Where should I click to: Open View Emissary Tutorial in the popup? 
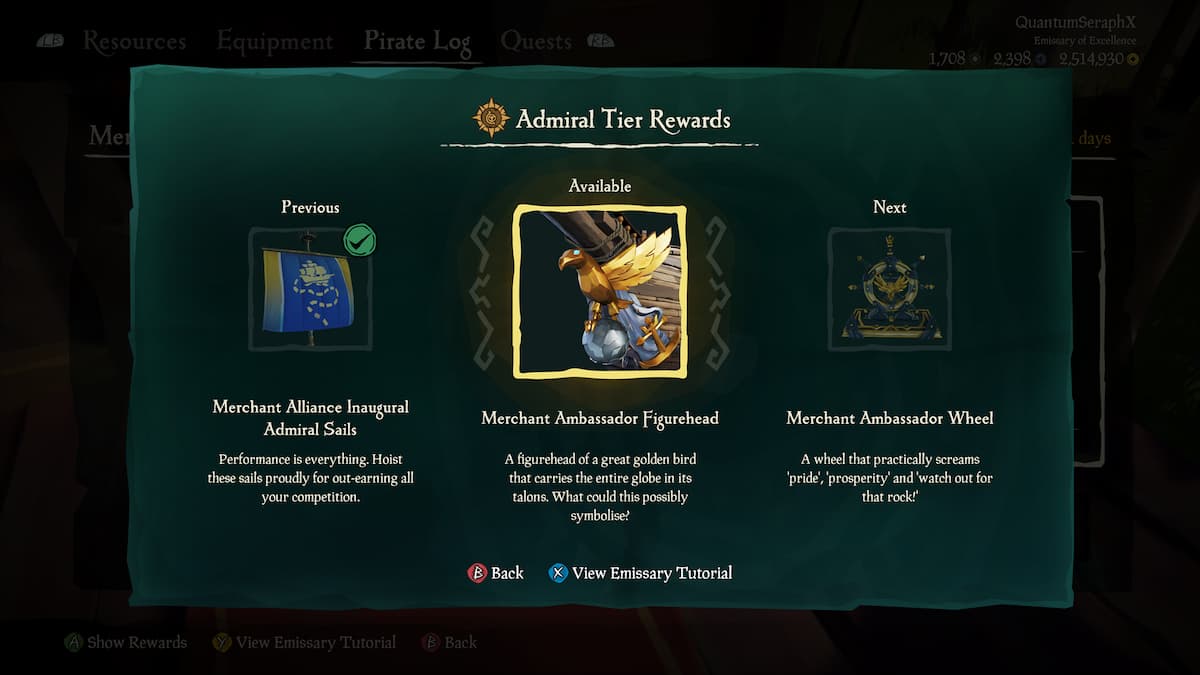(640, 573)
